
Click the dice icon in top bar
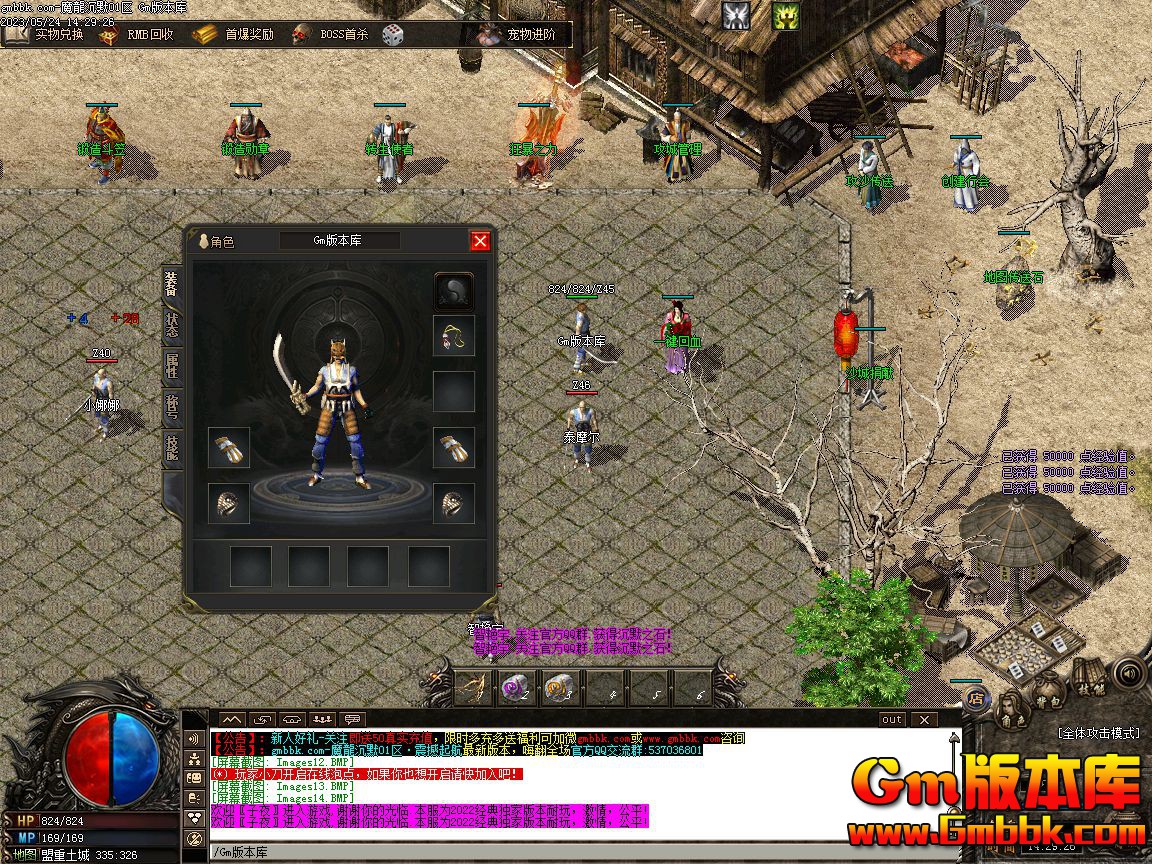(x=393, y=34)
